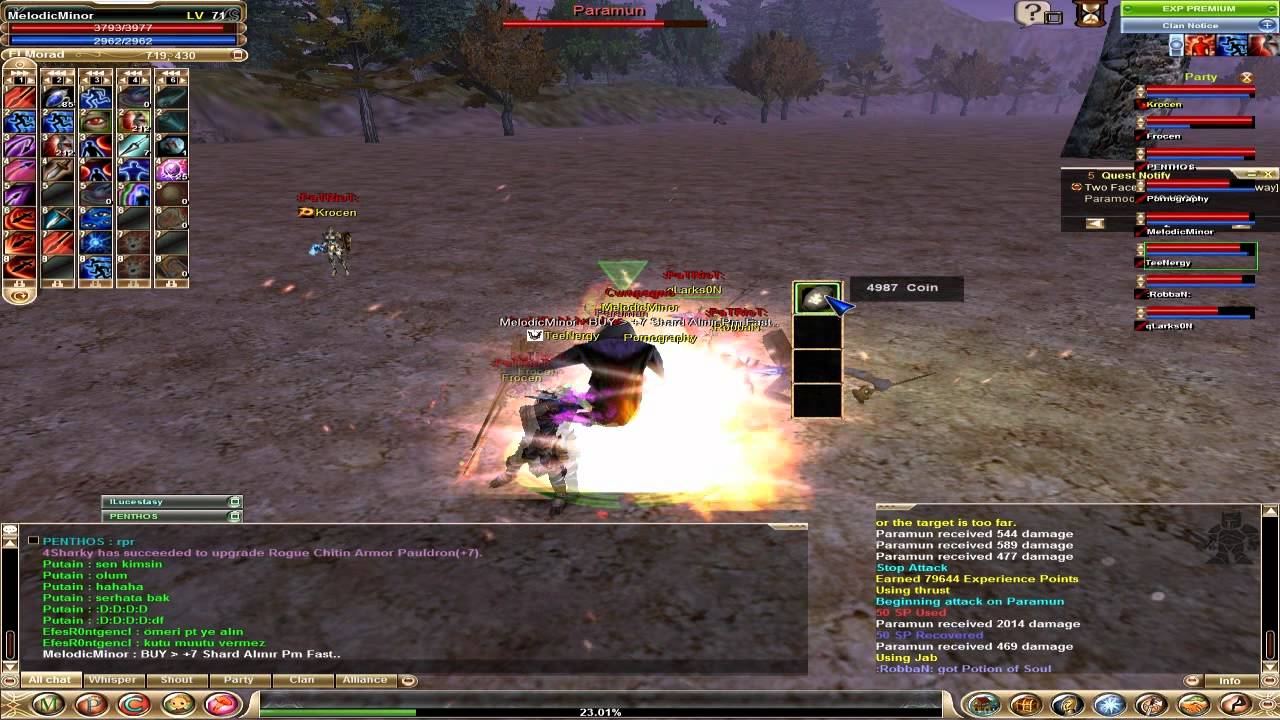Show the Alliance chat tab
The height and width of the screenshot is (720, 1280).
[365, 680]
